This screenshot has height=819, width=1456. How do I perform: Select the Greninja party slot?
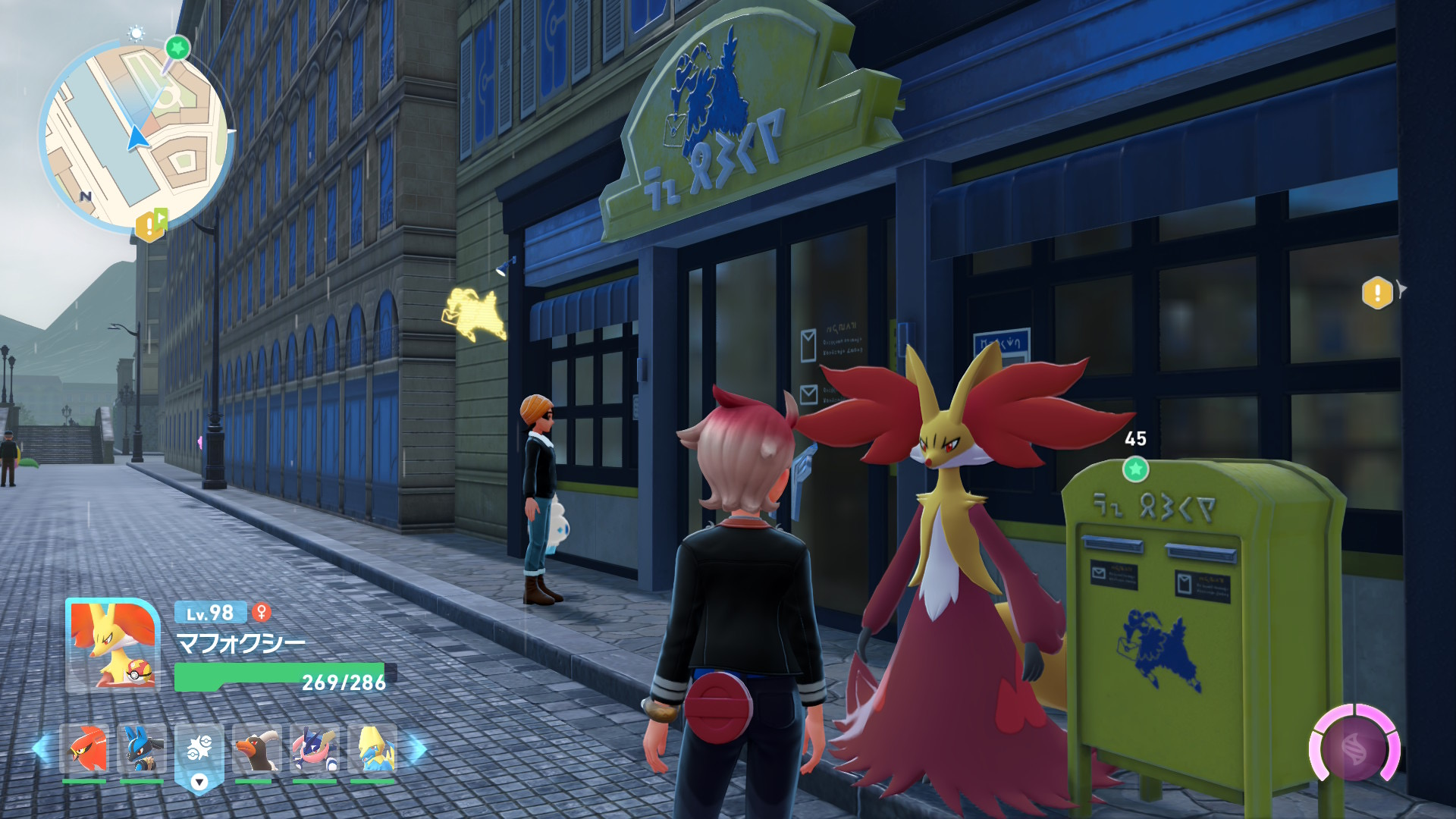coord(314,748)
